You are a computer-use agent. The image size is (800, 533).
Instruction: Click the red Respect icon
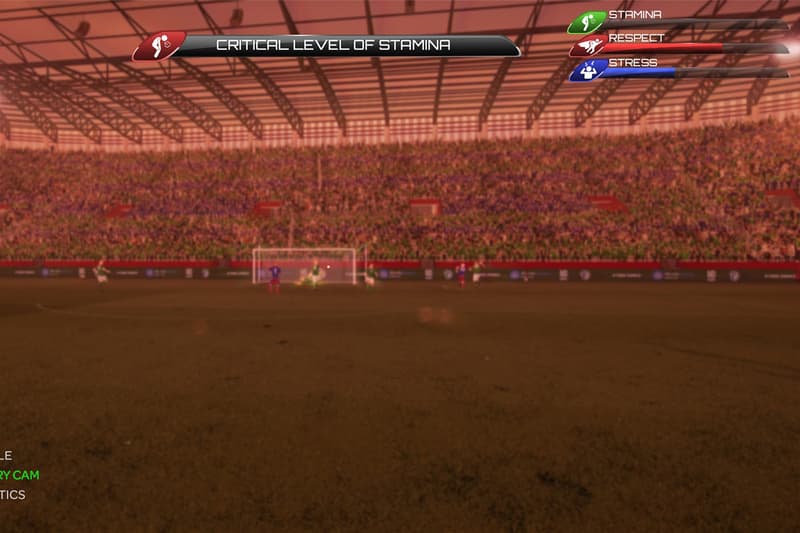(x=587, y=46)
